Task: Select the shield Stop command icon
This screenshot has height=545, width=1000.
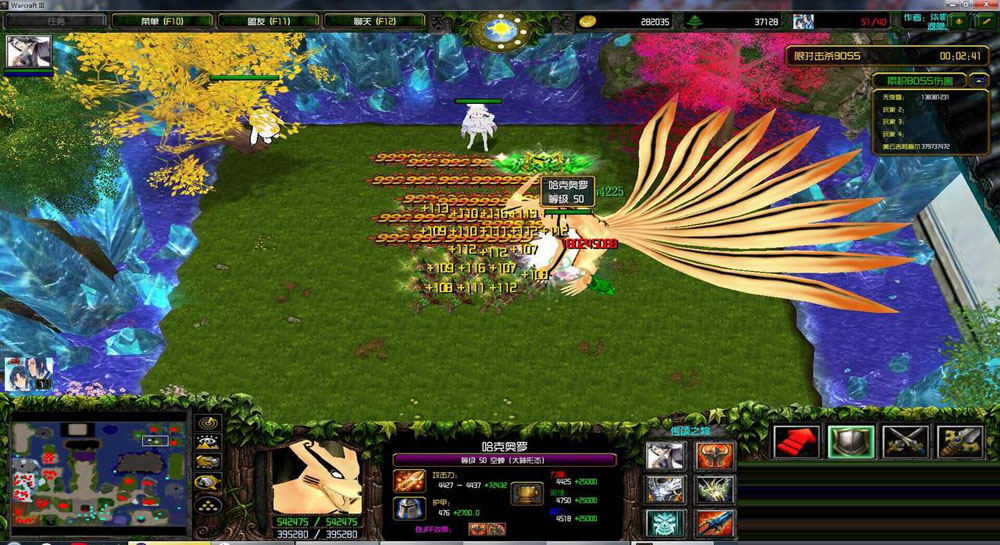Action: coord(851,442)
